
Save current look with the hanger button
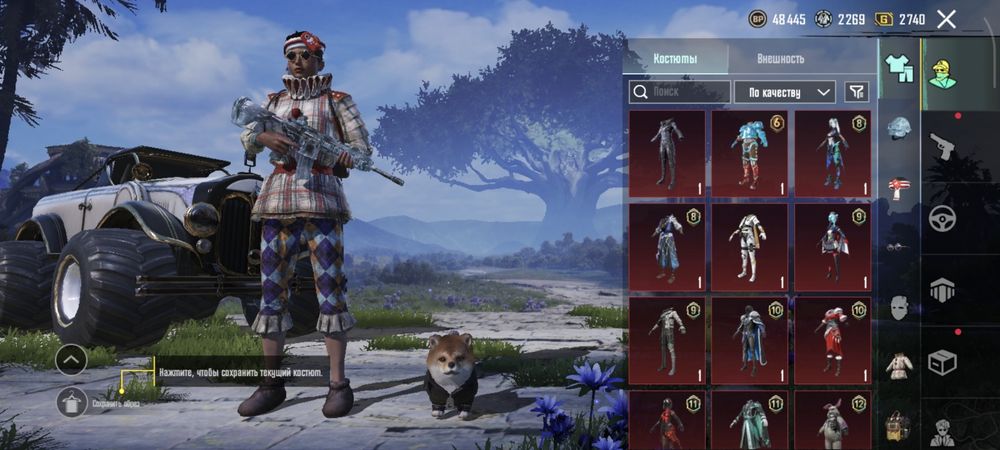pyautogui.click(x=71, y=403)
